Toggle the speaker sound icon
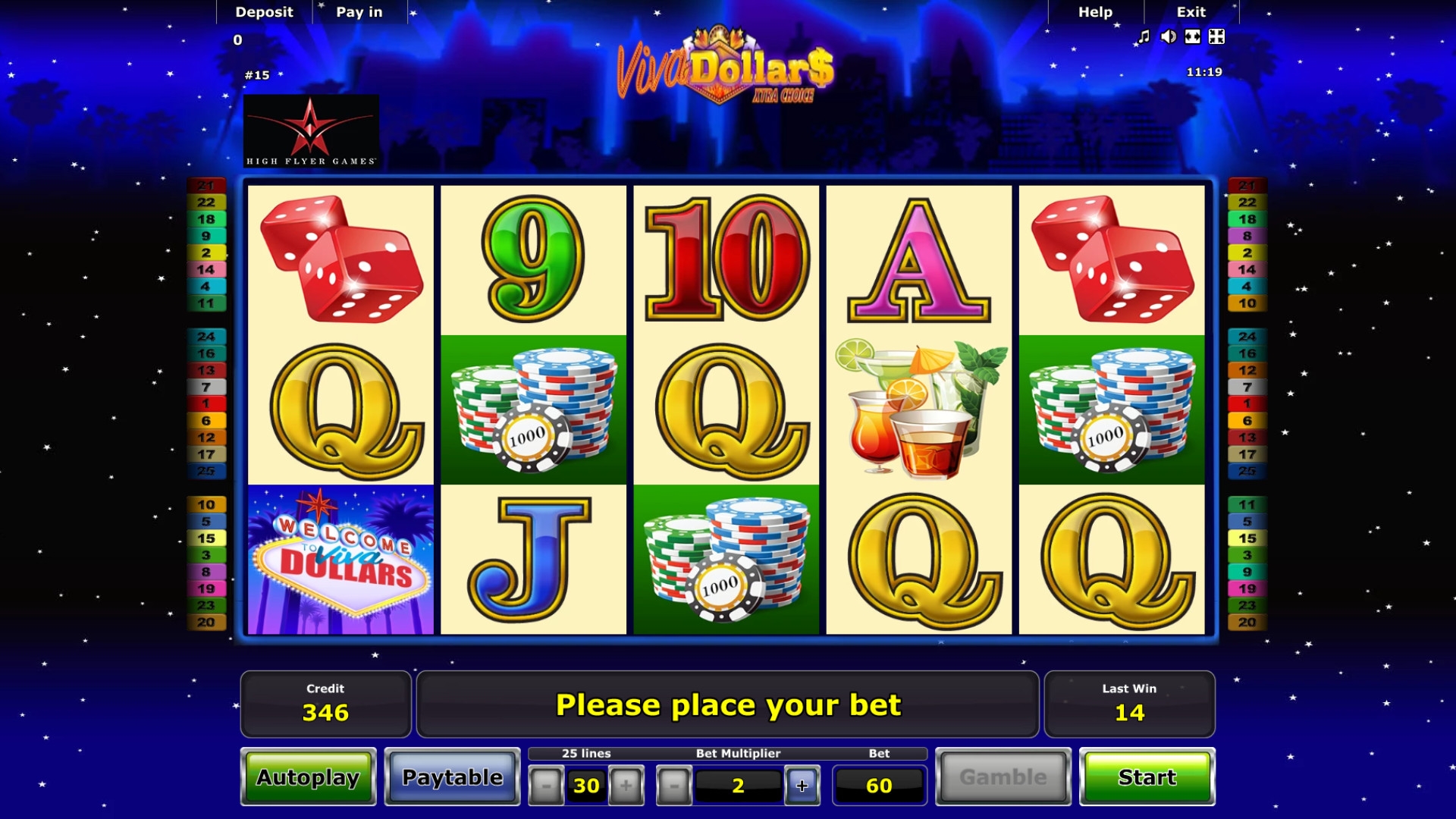Viewport: 1456px width, 819px height. [1169, 36]
